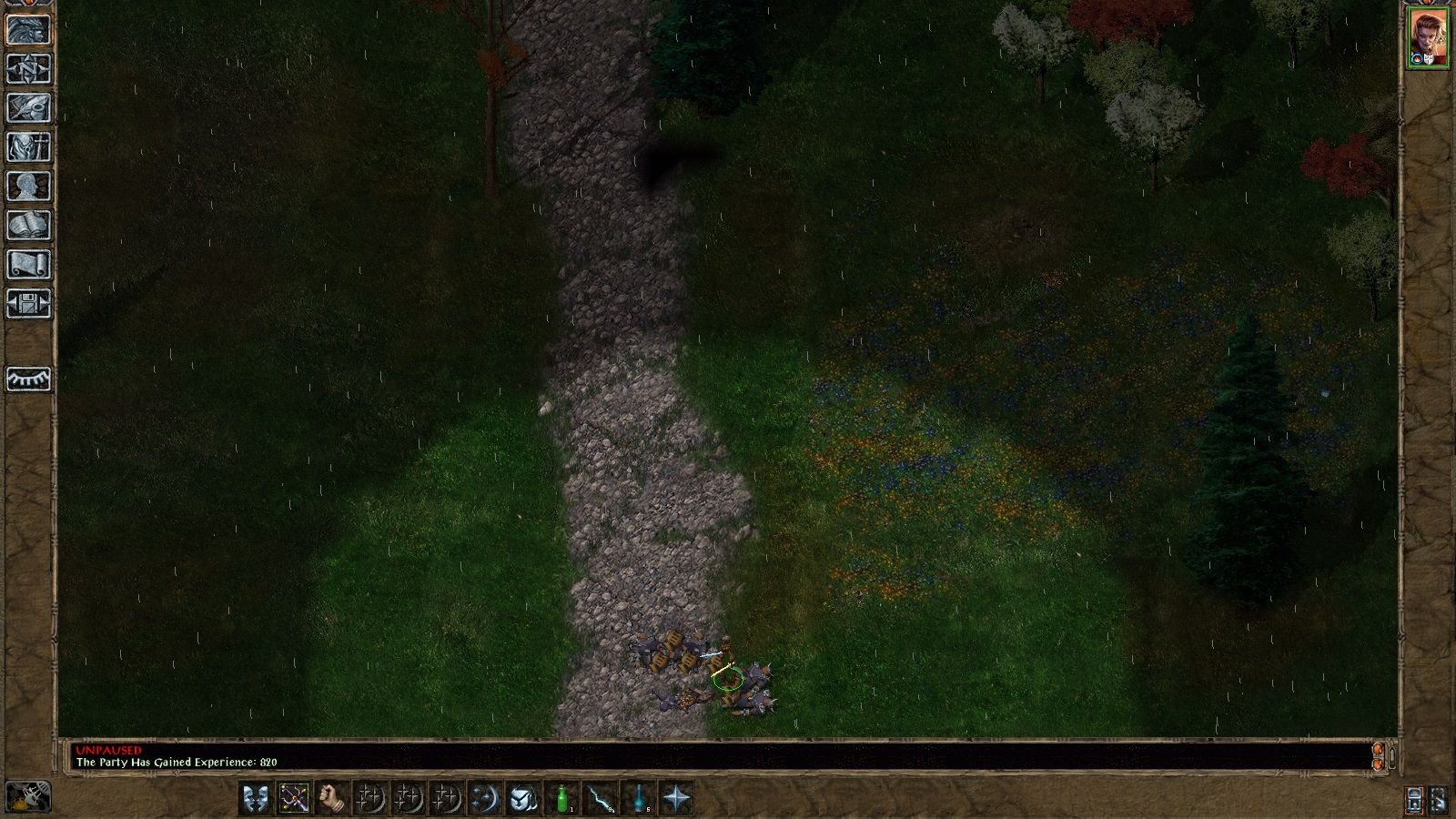The height and width of the screenshot is (819, 1456).
Task: Open the area map with the compass button
Action: coord(28,69)
